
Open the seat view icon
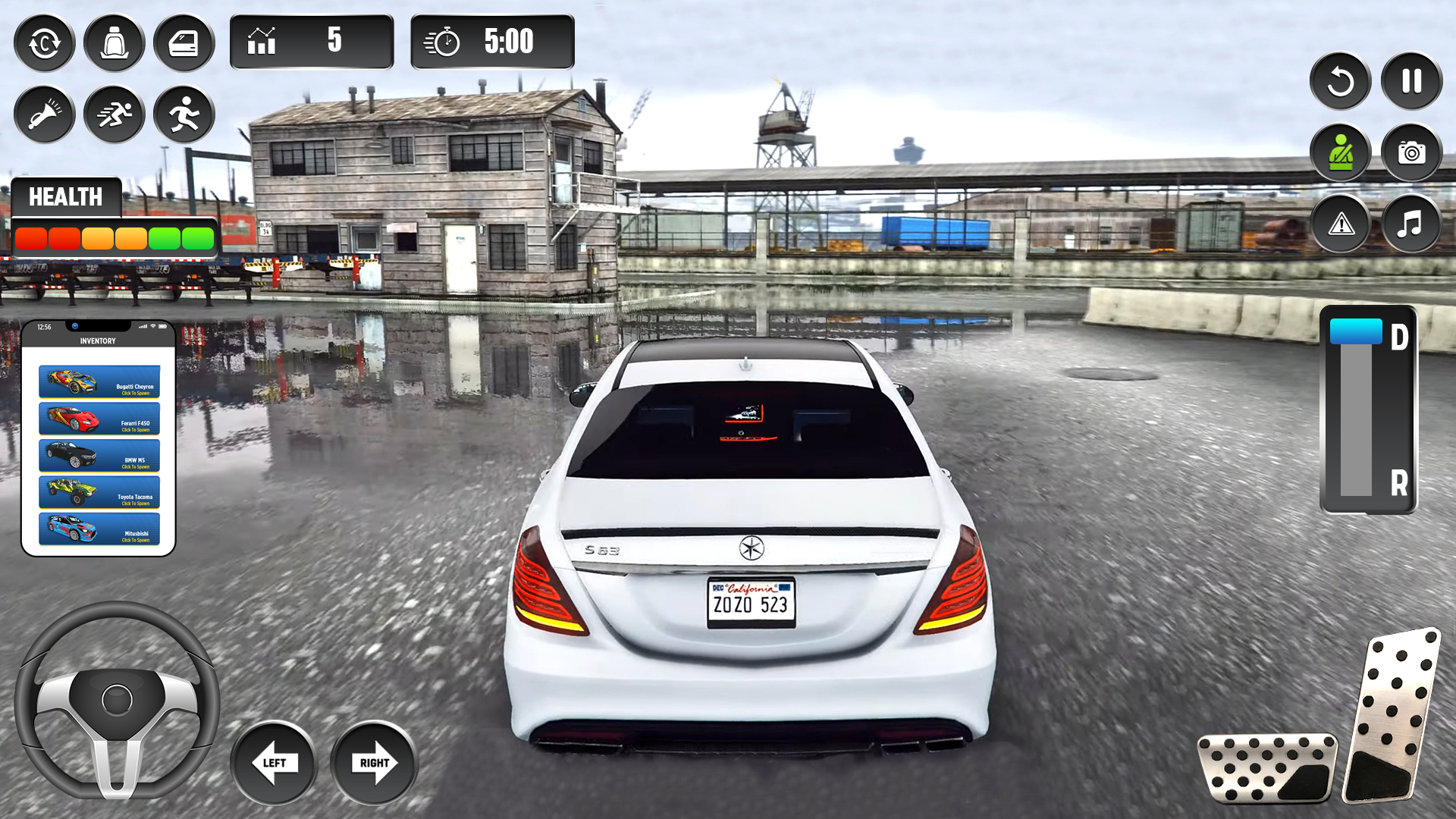click(x=114, y=43)
